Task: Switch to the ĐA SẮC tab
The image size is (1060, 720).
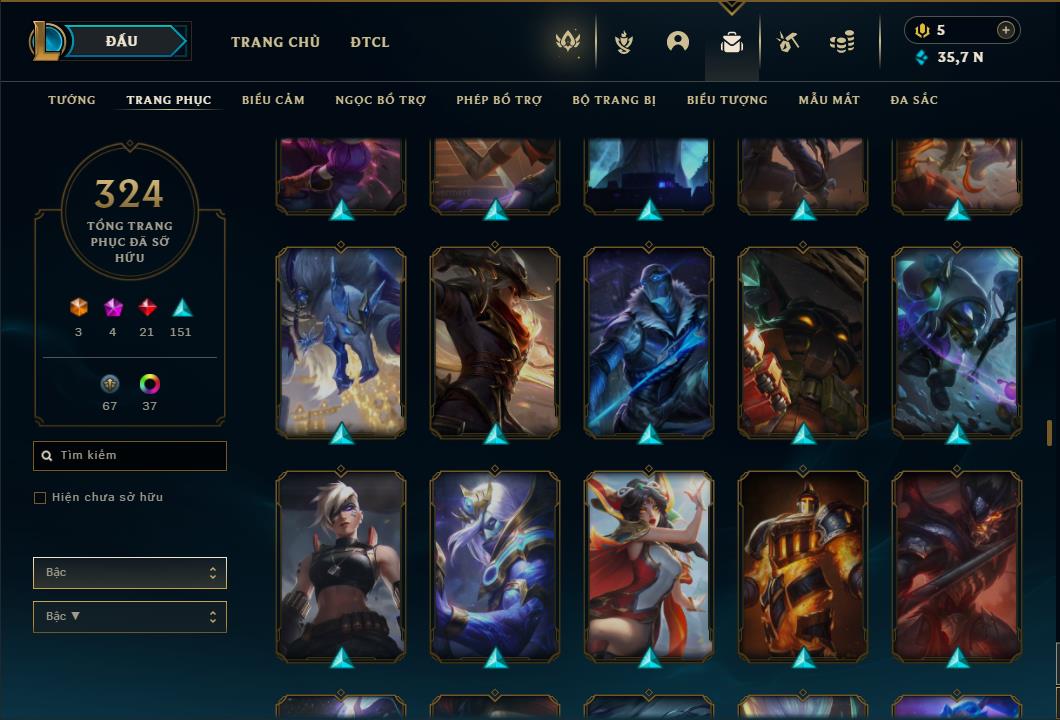Action: [x=914, y=100]
